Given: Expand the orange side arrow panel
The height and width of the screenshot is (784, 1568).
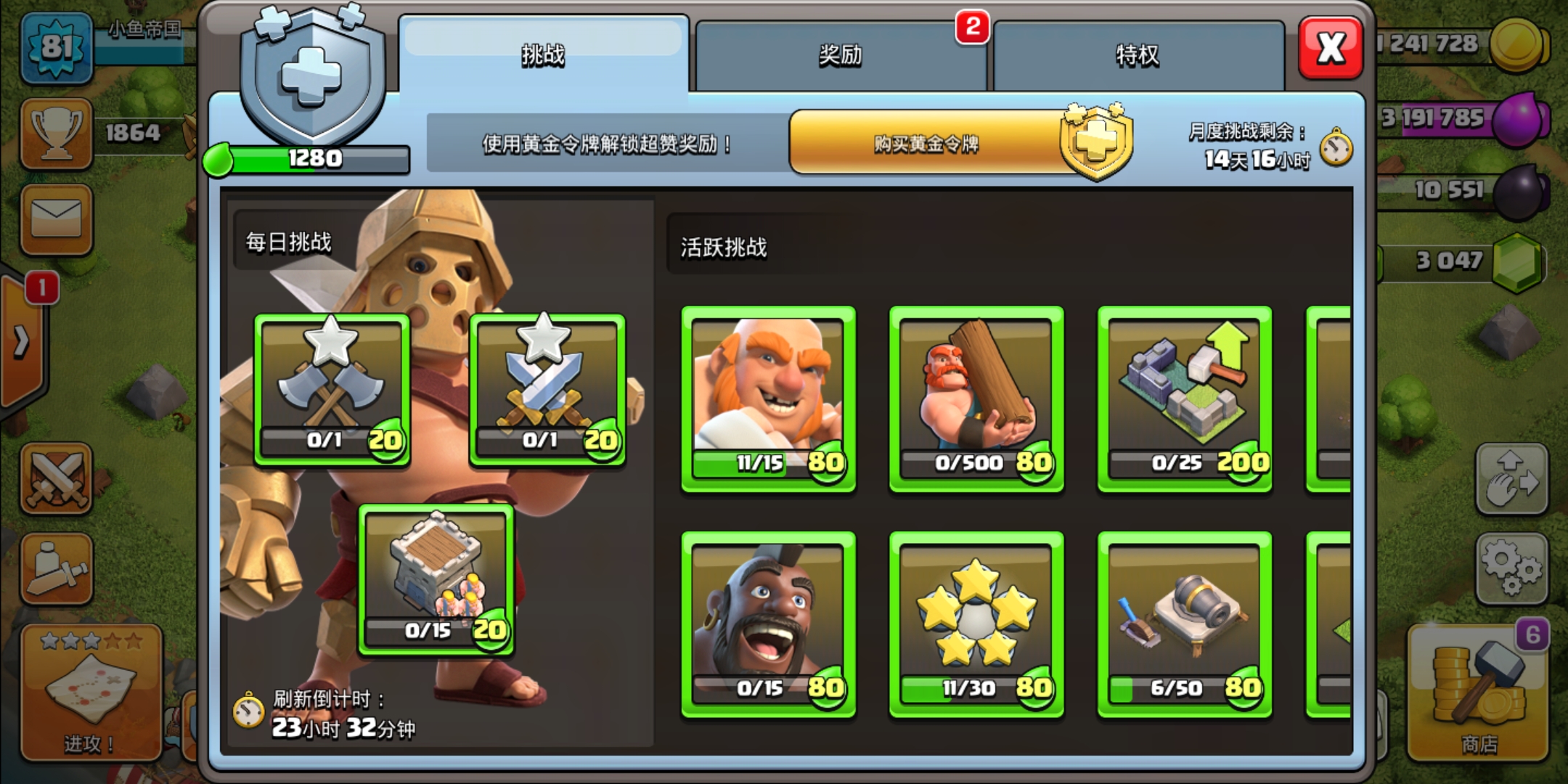Looking at the screenshot, I should point(22,341).
